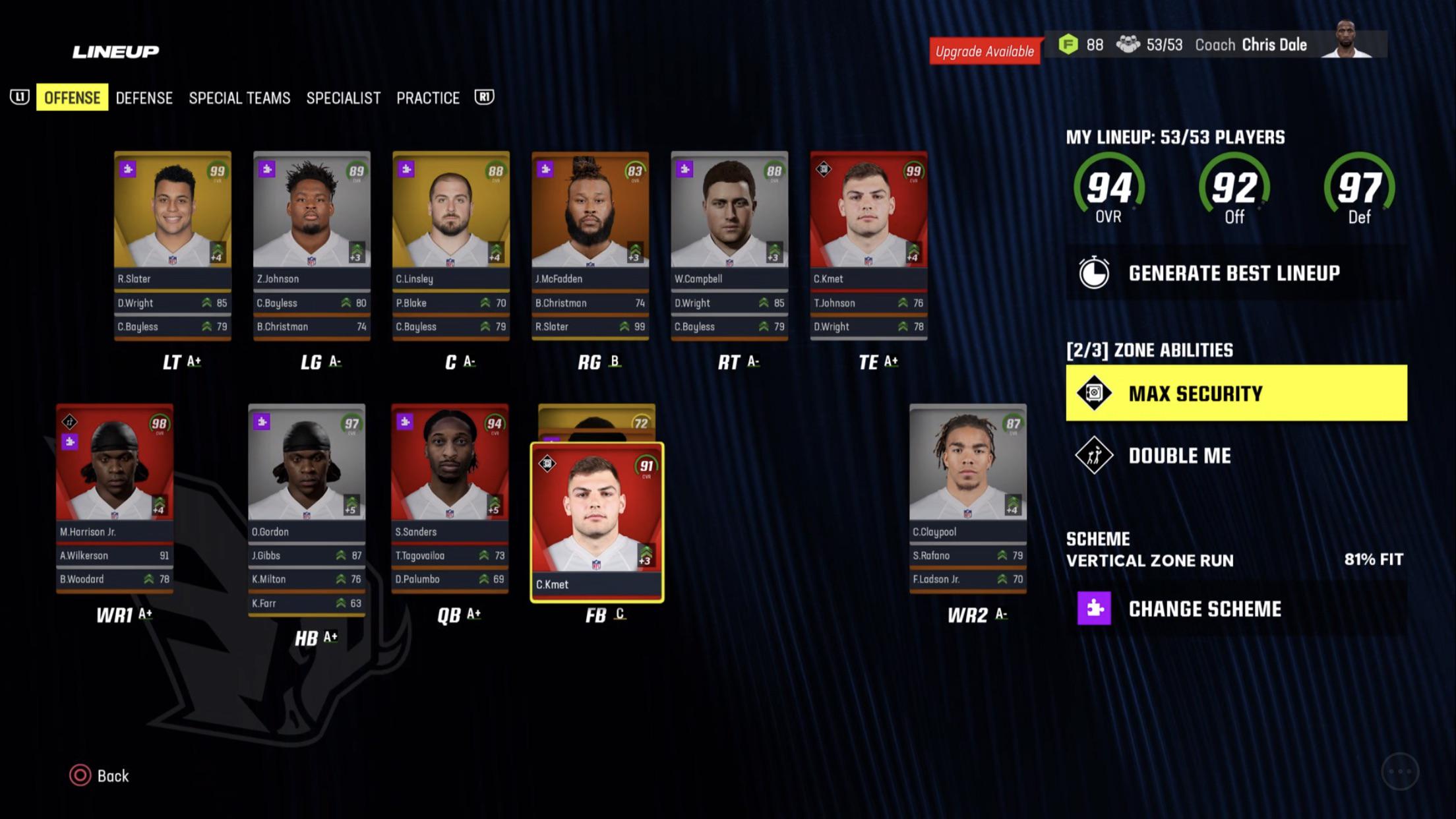Choose the Double Me zone ability
Viewport: 1456px width, 819px height.
point(1179,456)
